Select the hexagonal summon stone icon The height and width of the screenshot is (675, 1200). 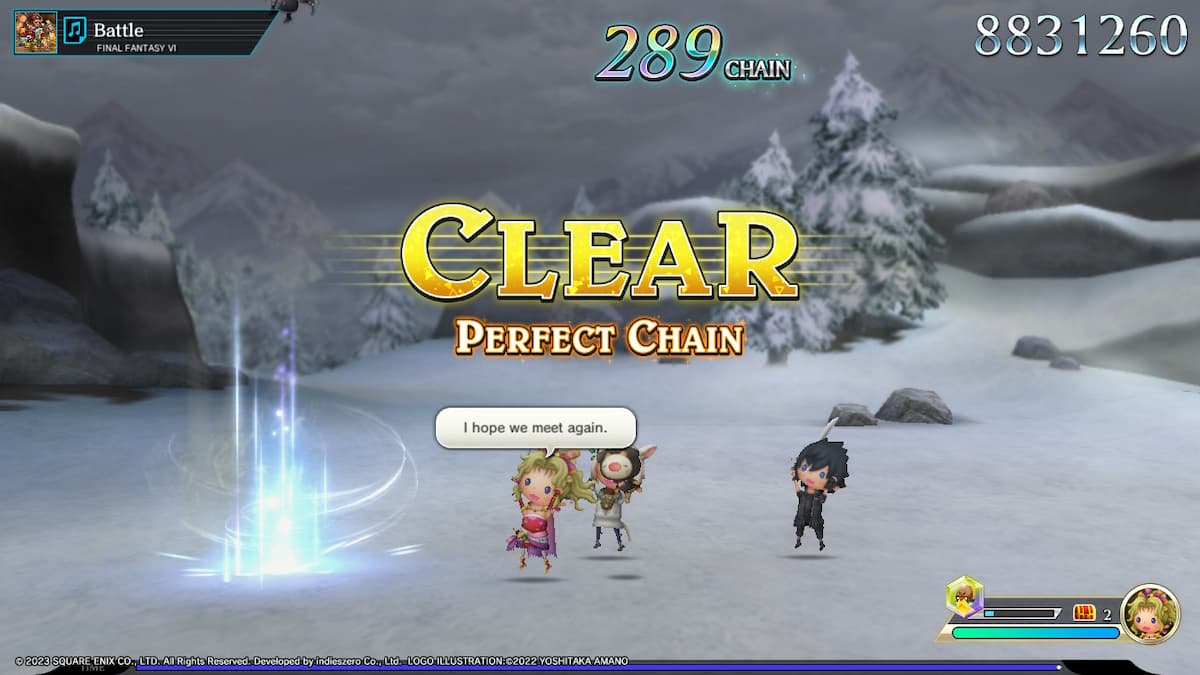click(x=964, y=597)
